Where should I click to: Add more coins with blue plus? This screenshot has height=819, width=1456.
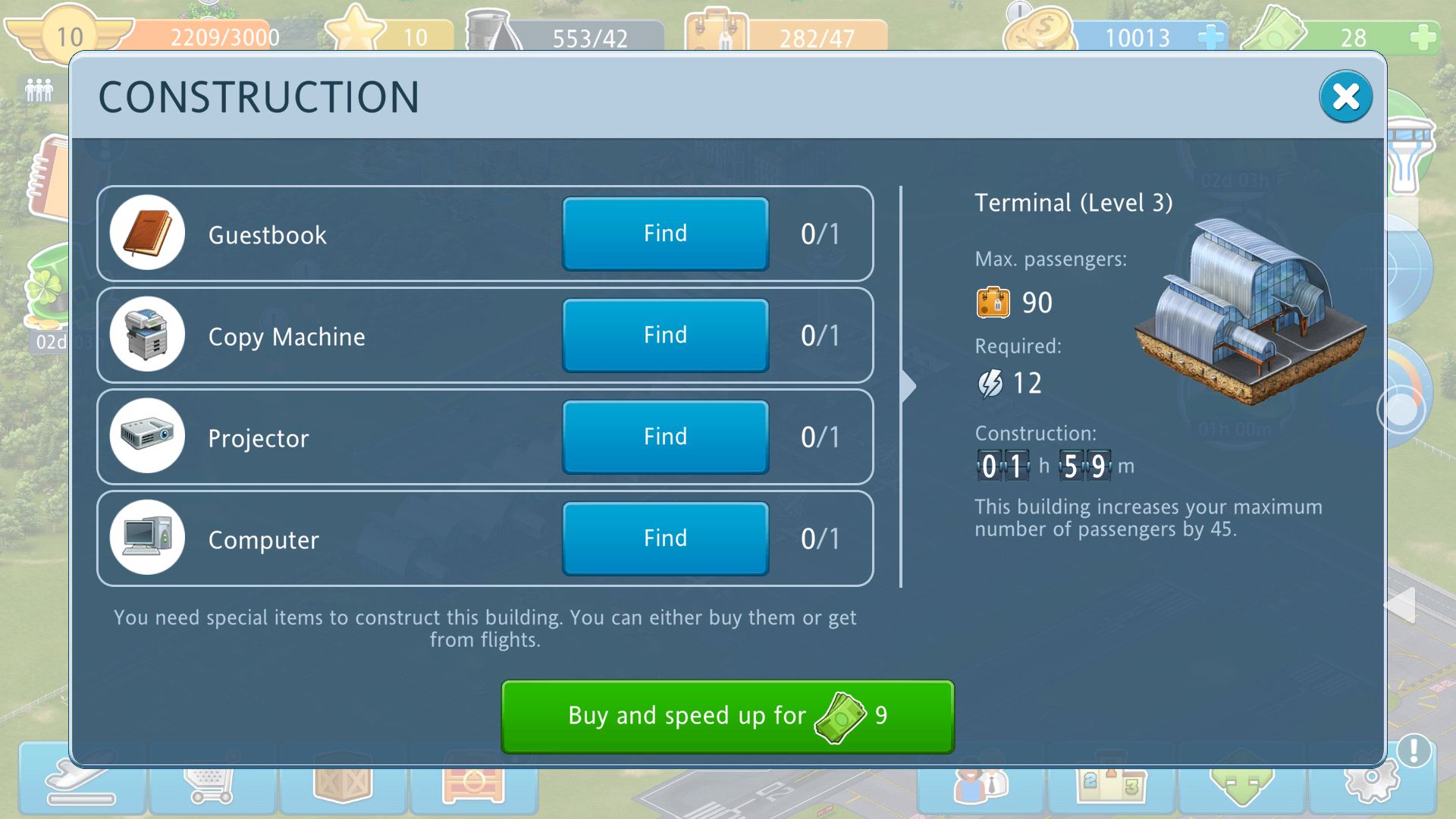1211,36
